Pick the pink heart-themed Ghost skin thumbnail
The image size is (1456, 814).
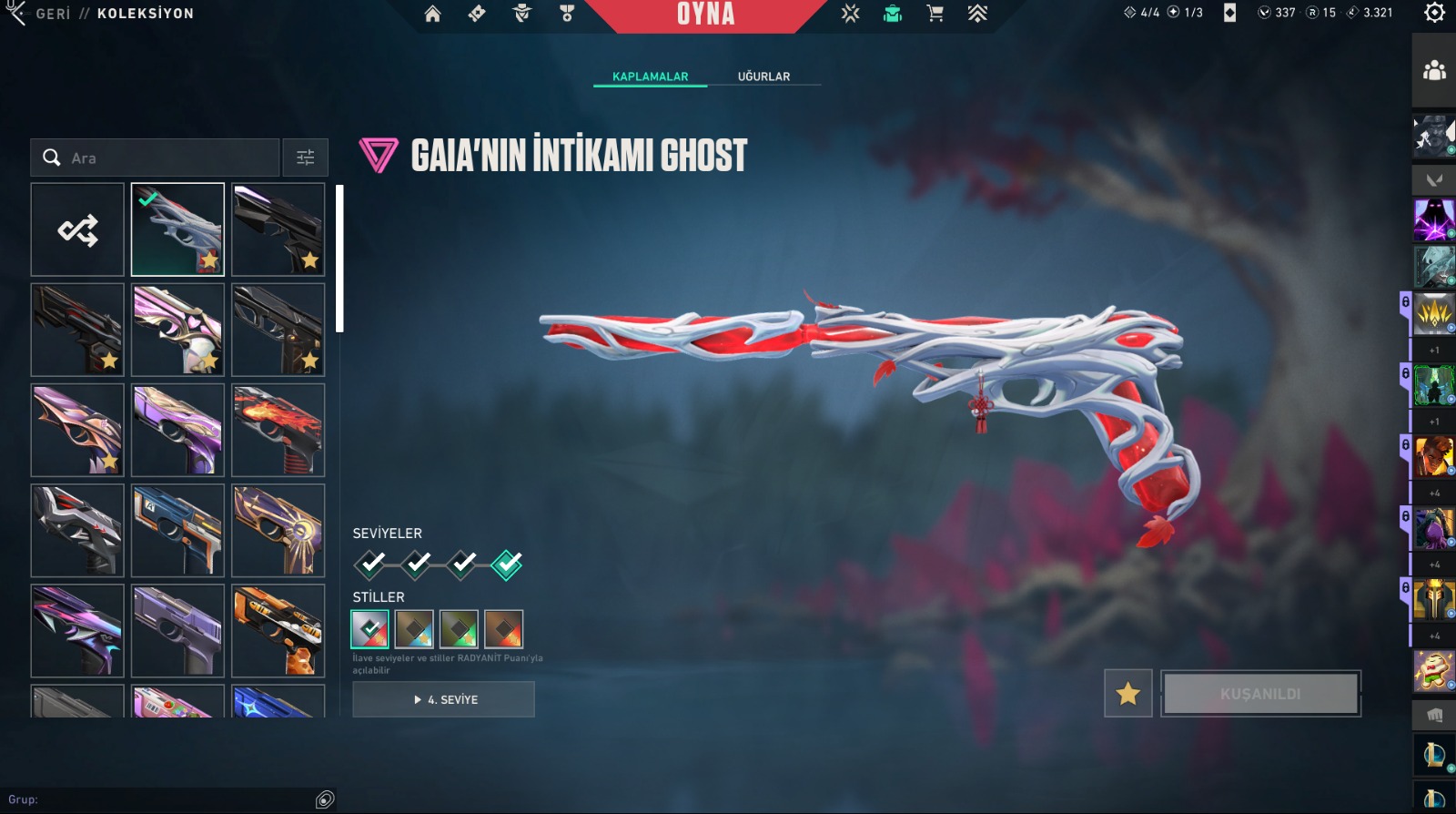point(177,330)
